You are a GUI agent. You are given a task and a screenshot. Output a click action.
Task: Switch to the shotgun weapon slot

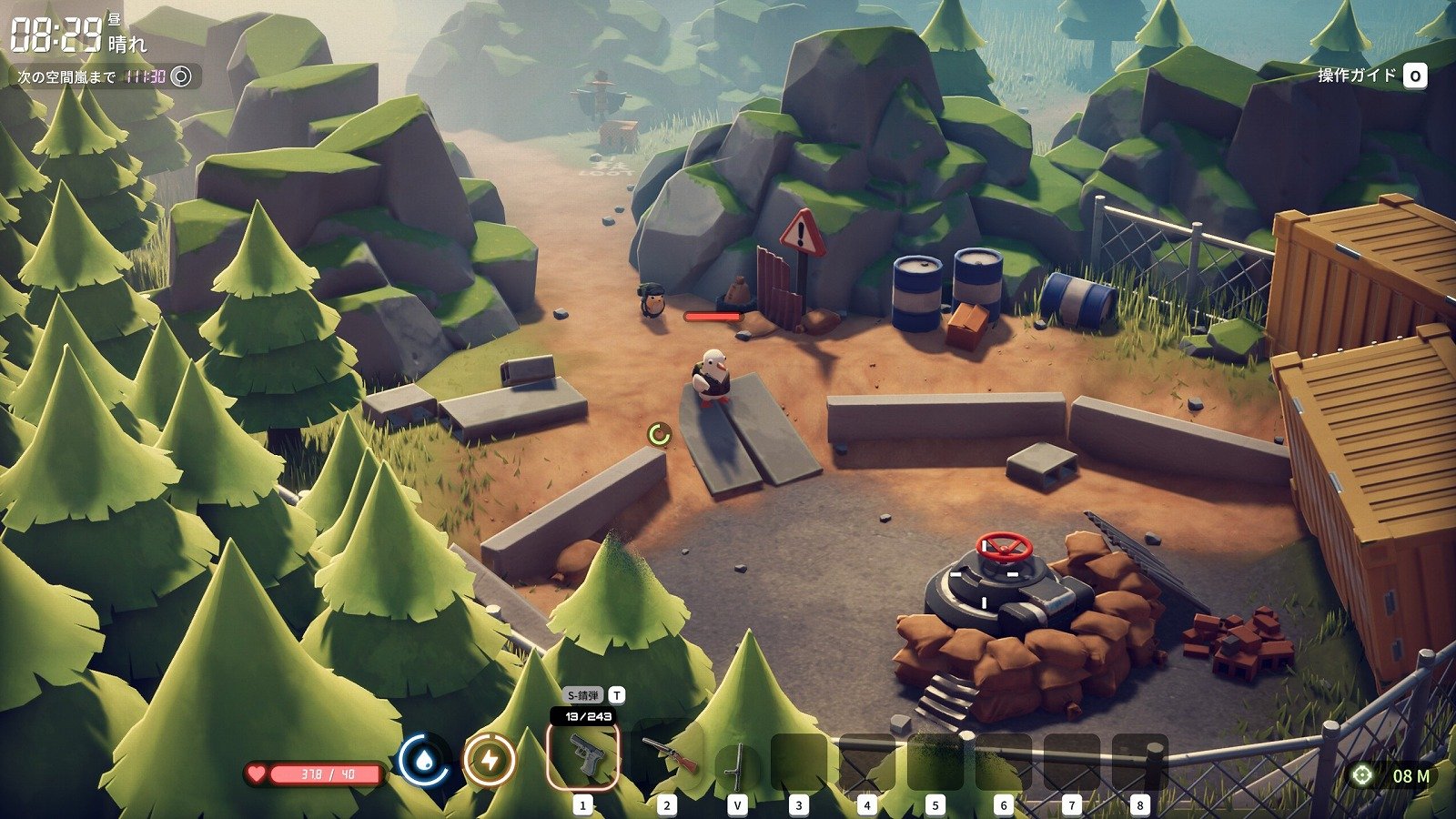(669, 755)
